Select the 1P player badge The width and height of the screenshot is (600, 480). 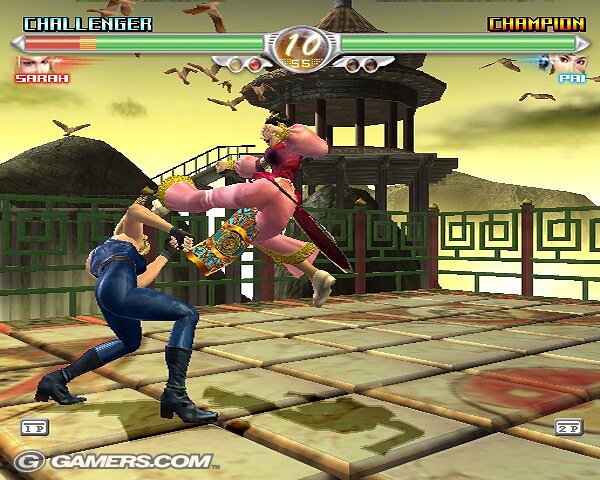pos(33,427)
